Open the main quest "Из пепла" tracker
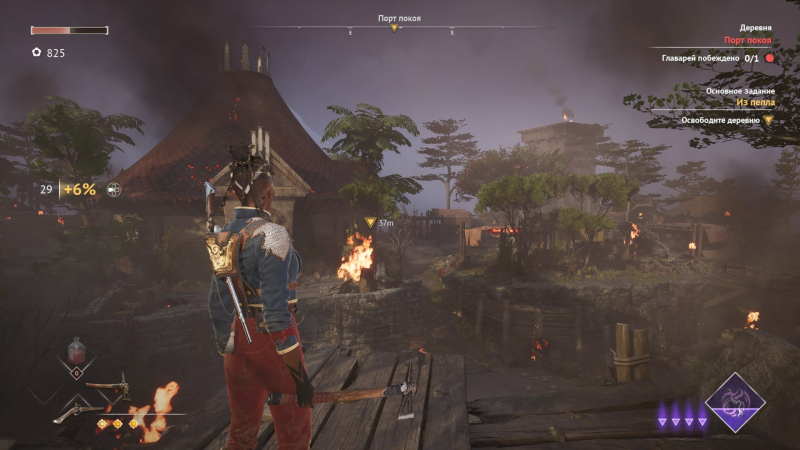Viewport: 800px width, 450px height. pyautogui.click(x=755, y=102)
